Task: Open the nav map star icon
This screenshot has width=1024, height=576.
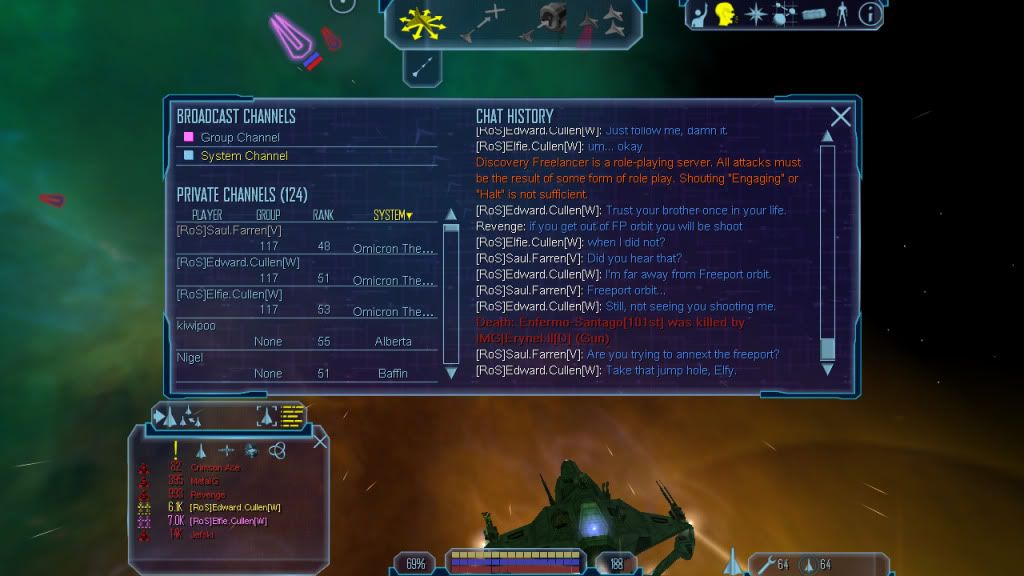Action: [x=756, y=14]
